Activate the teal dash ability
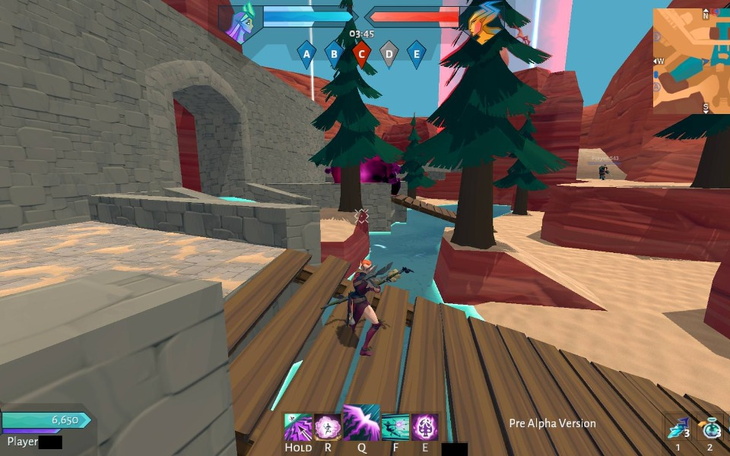The height and width of the screenshot is (456, 730). (x=395, y=427)
